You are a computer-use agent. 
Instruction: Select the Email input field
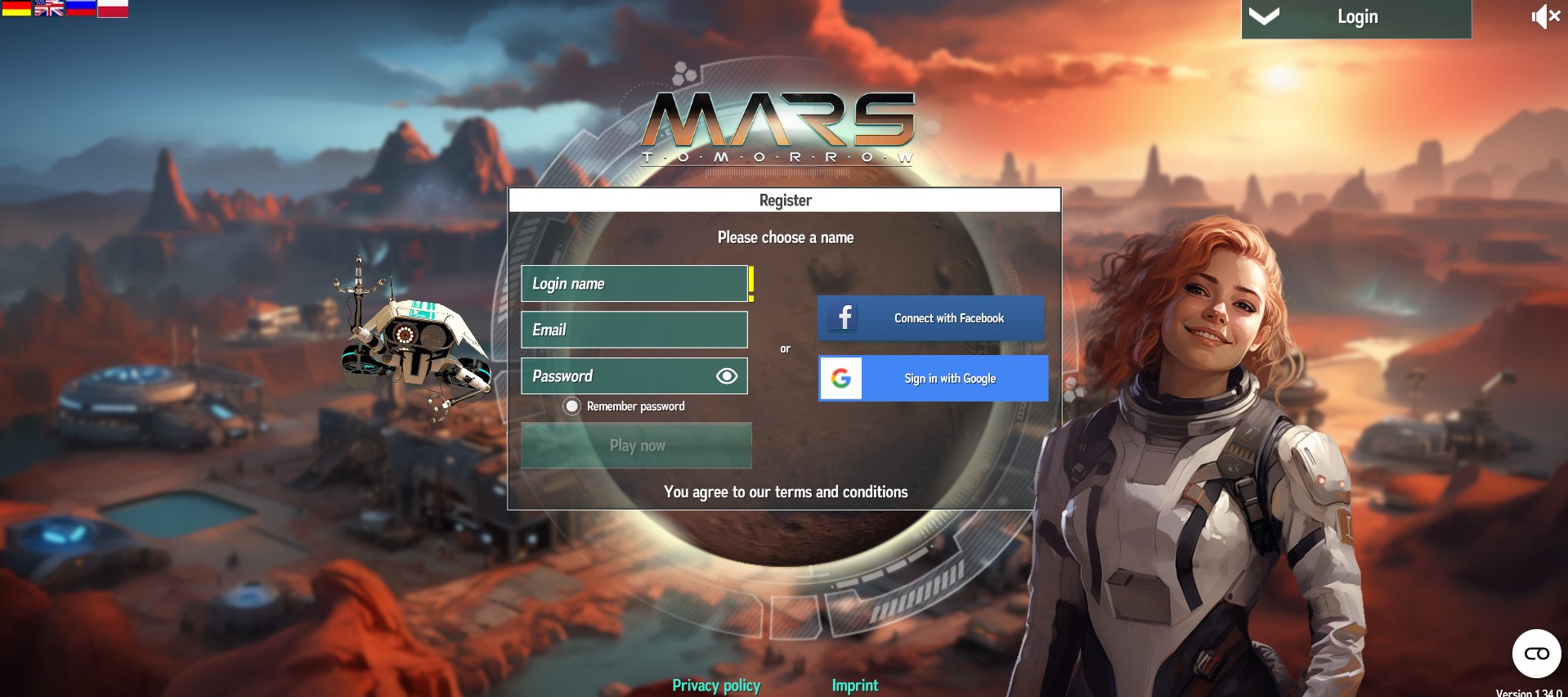tap(634, 330)
